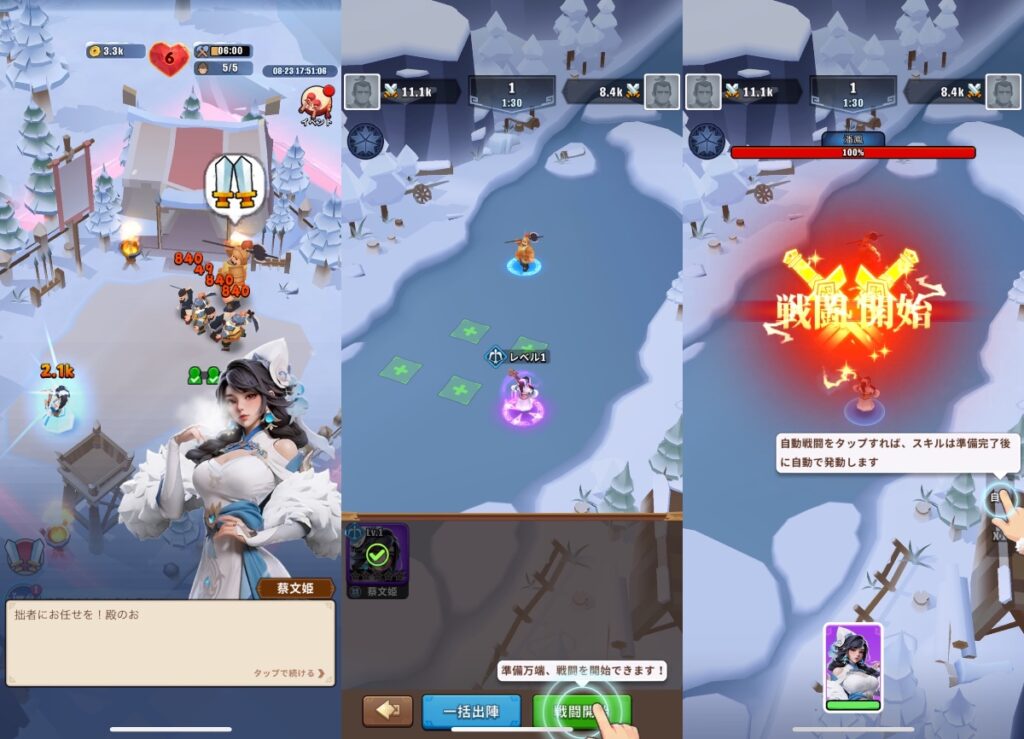Open the hammer build timer 06:00
1024x739 pixels.
pyautogui.click(x=222, y=51)
